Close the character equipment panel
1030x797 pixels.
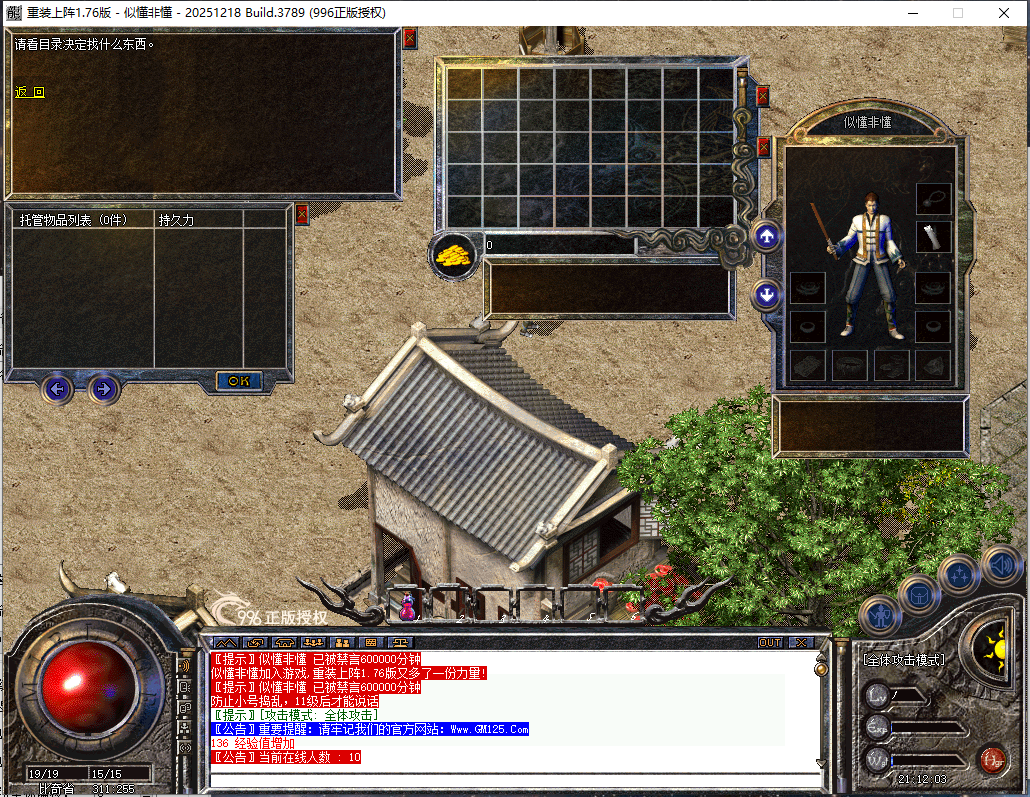click(x=763, y=147)
